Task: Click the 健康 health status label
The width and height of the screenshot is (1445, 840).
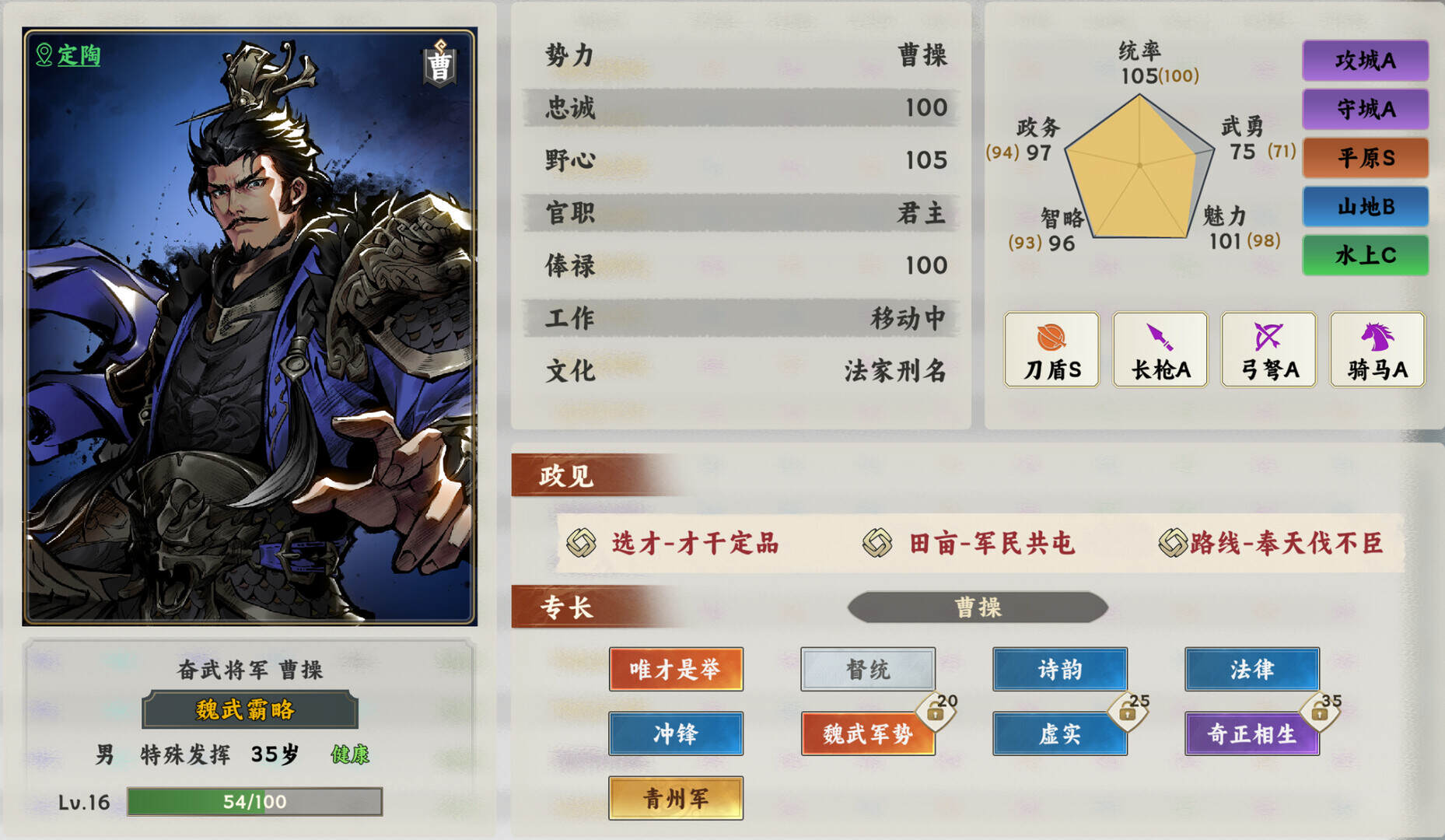Action: tap(351, 754)
